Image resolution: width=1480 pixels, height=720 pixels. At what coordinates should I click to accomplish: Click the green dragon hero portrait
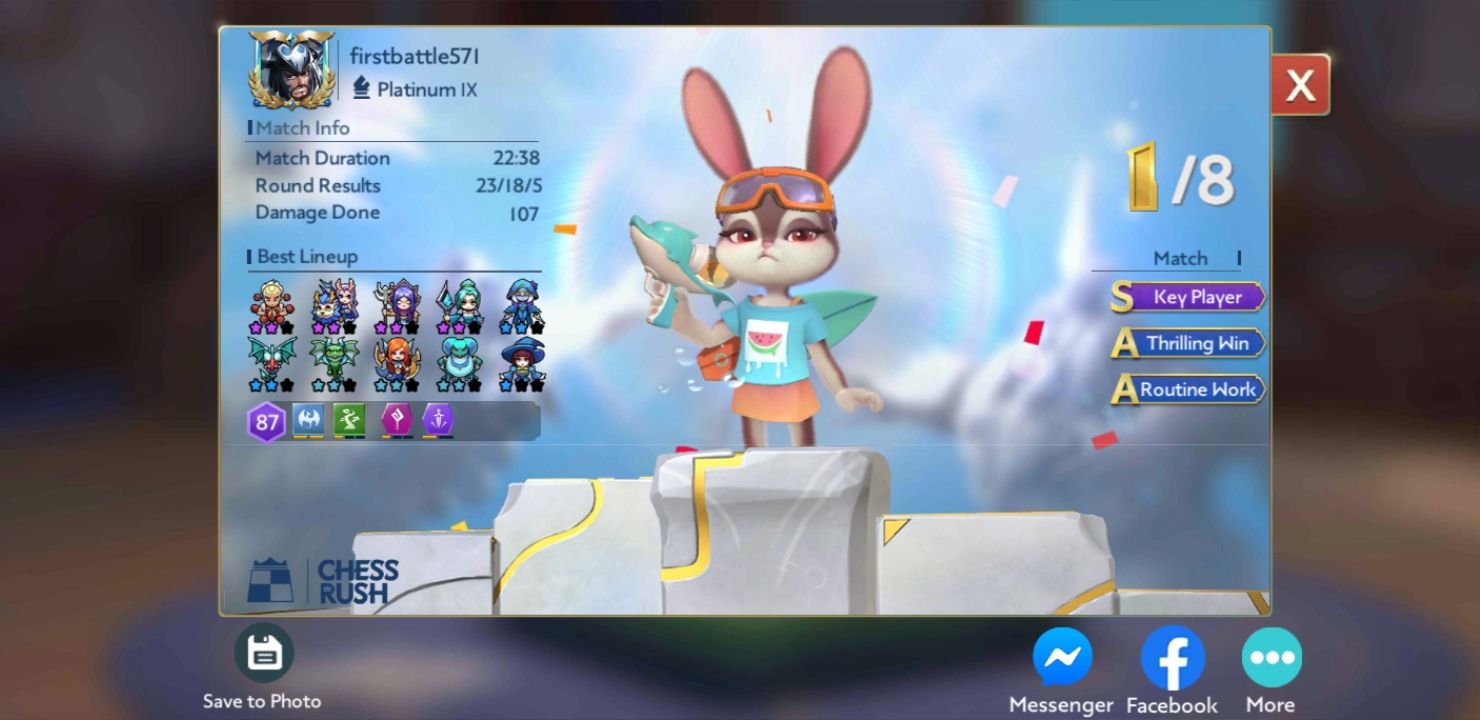[x=335, y=356]
